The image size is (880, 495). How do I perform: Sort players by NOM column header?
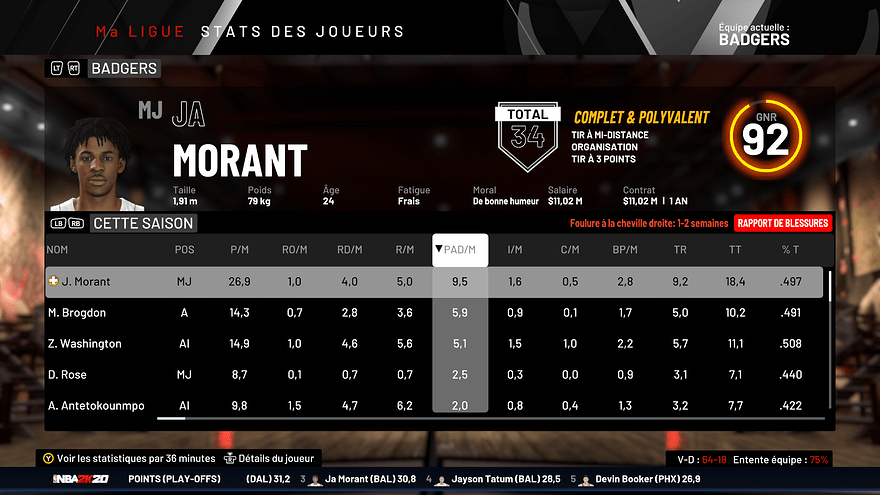pos(58,249)
